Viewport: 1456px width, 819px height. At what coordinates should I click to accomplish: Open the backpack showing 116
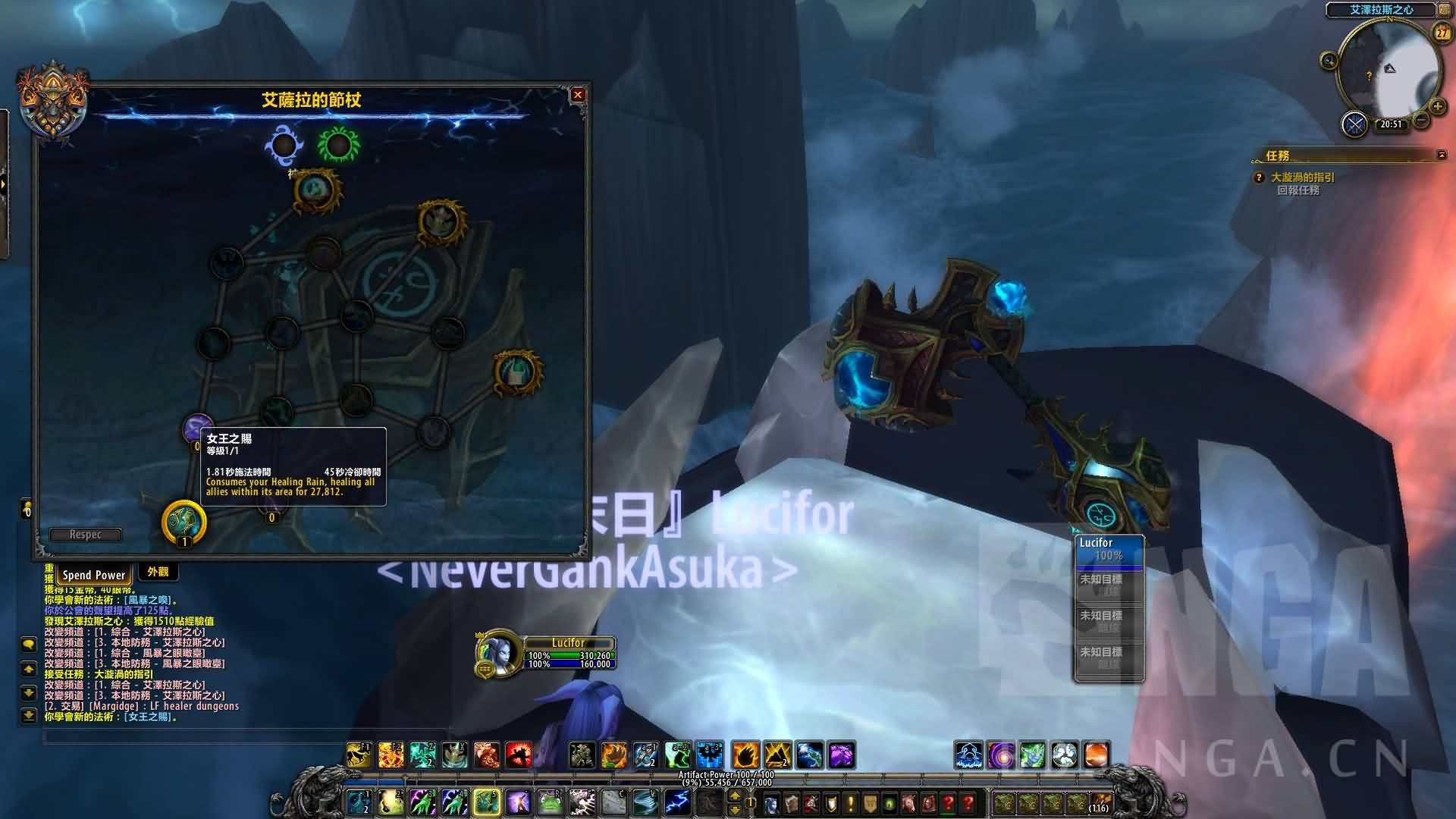(x=1100, y=802)
